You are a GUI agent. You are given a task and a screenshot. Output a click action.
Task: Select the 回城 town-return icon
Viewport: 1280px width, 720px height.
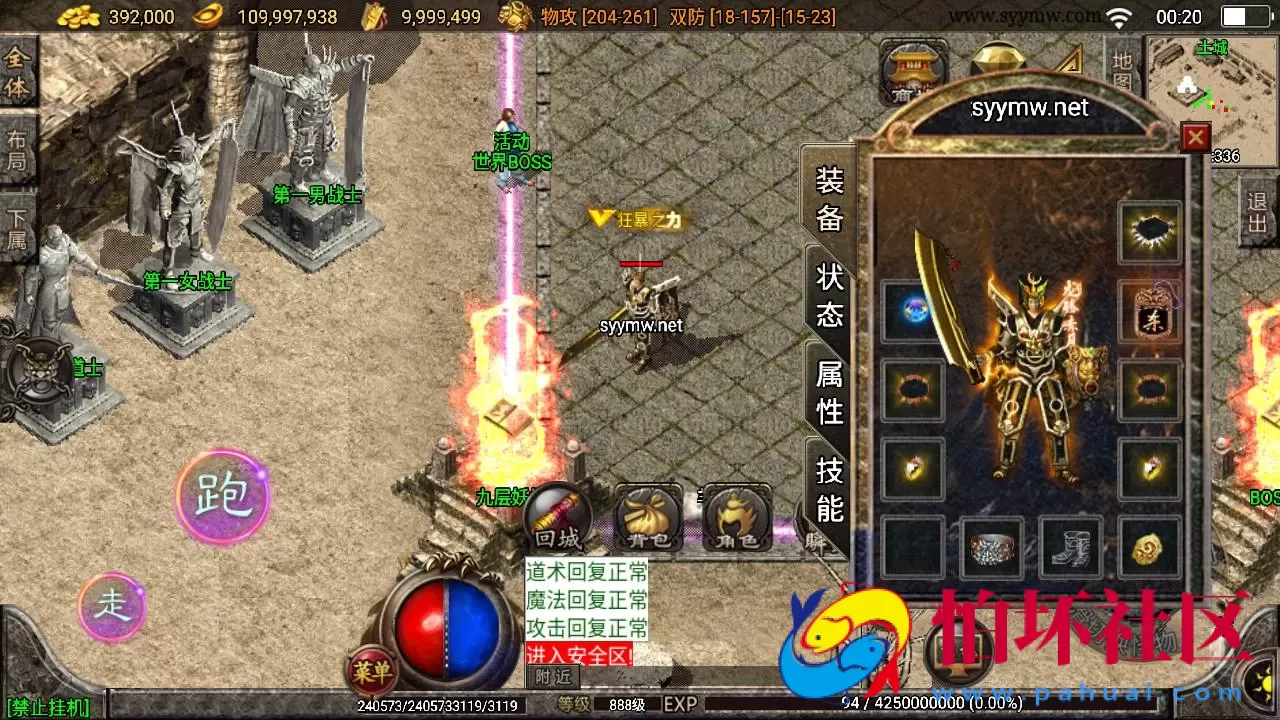pos(556,515)
